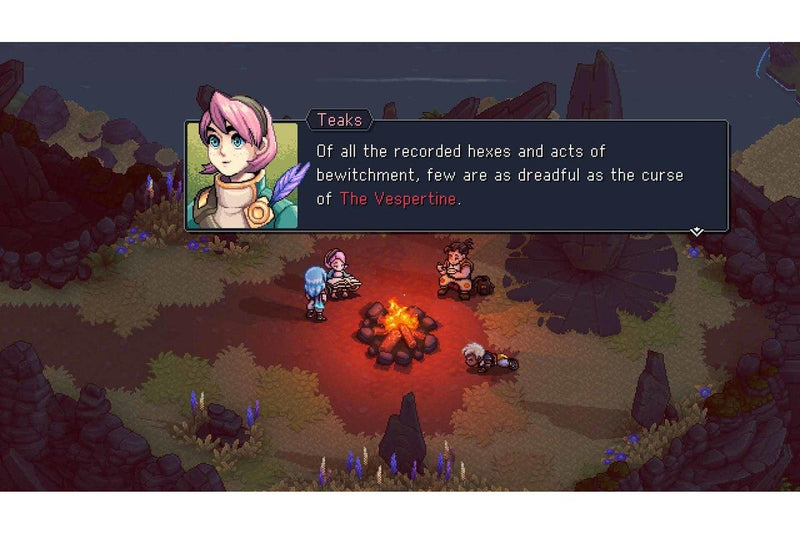
Task: Click the dialogue continue arrow
Action: pos(697,231)
